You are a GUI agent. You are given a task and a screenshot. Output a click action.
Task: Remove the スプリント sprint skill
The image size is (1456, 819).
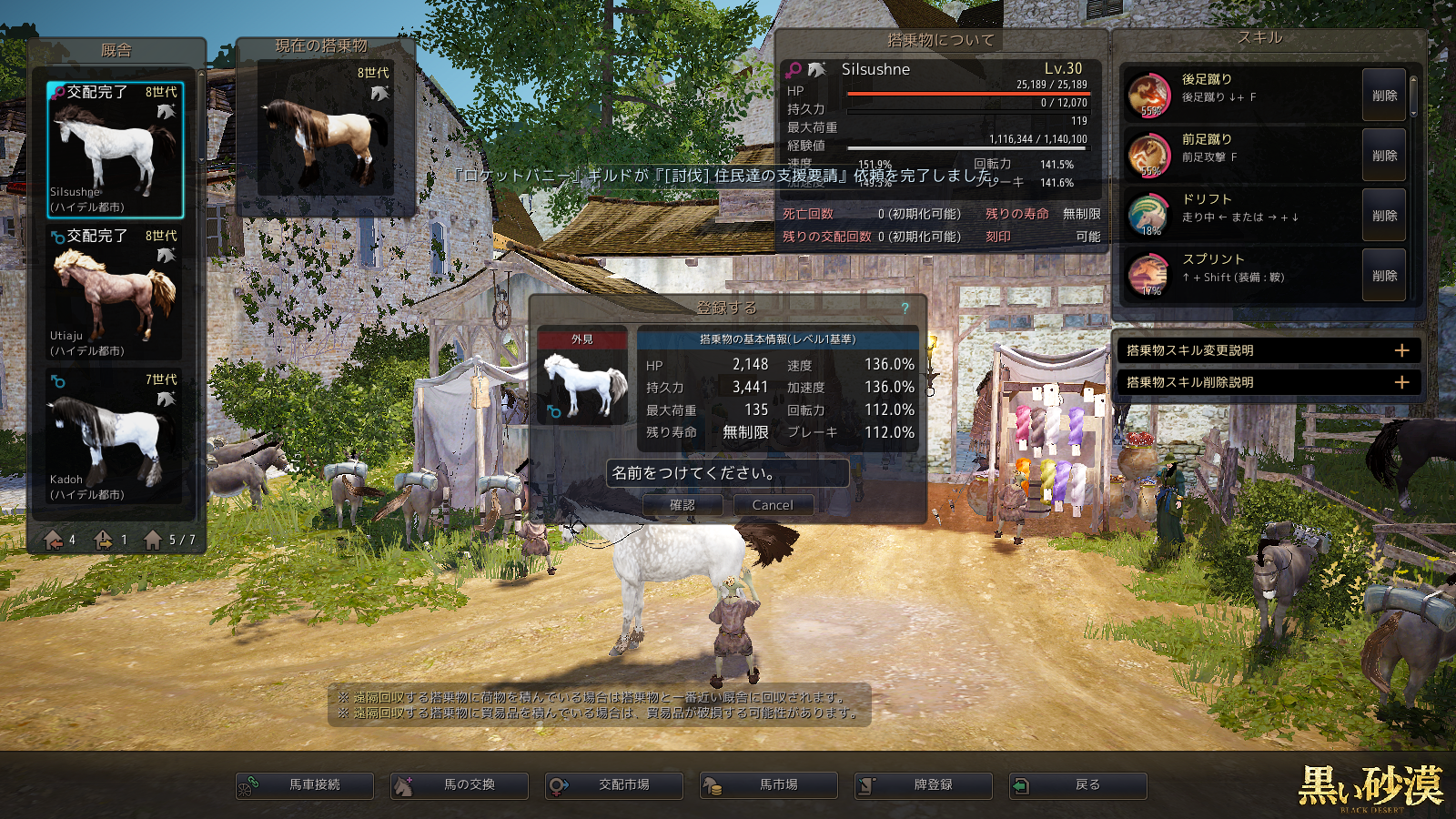pos(1384,276)
